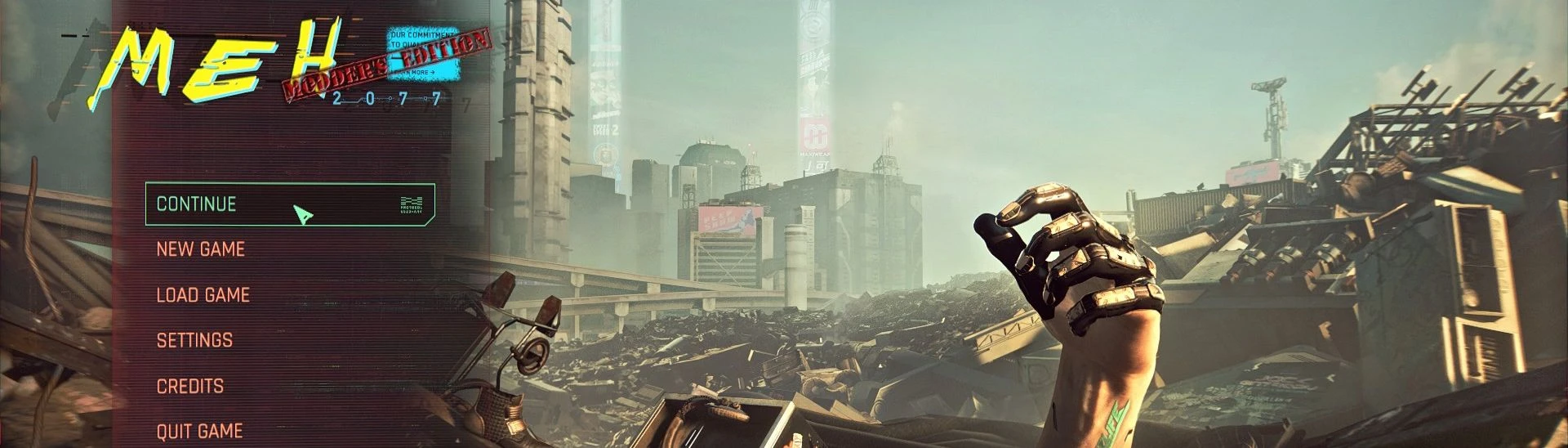
Task: Open the Load Game menu
Action: pos(203,295)
